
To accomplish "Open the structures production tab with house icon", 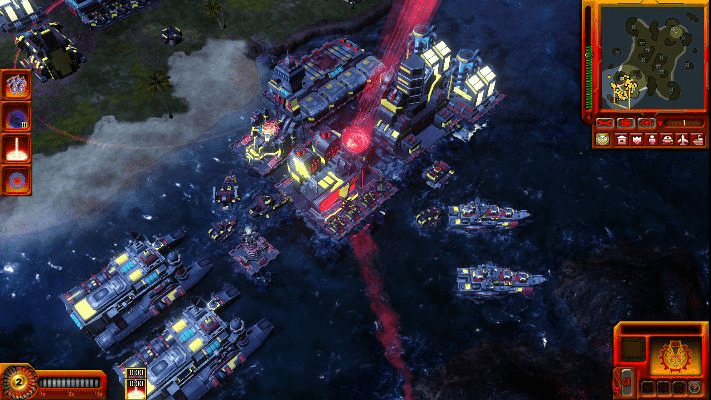I will click(x=621, y=139).
